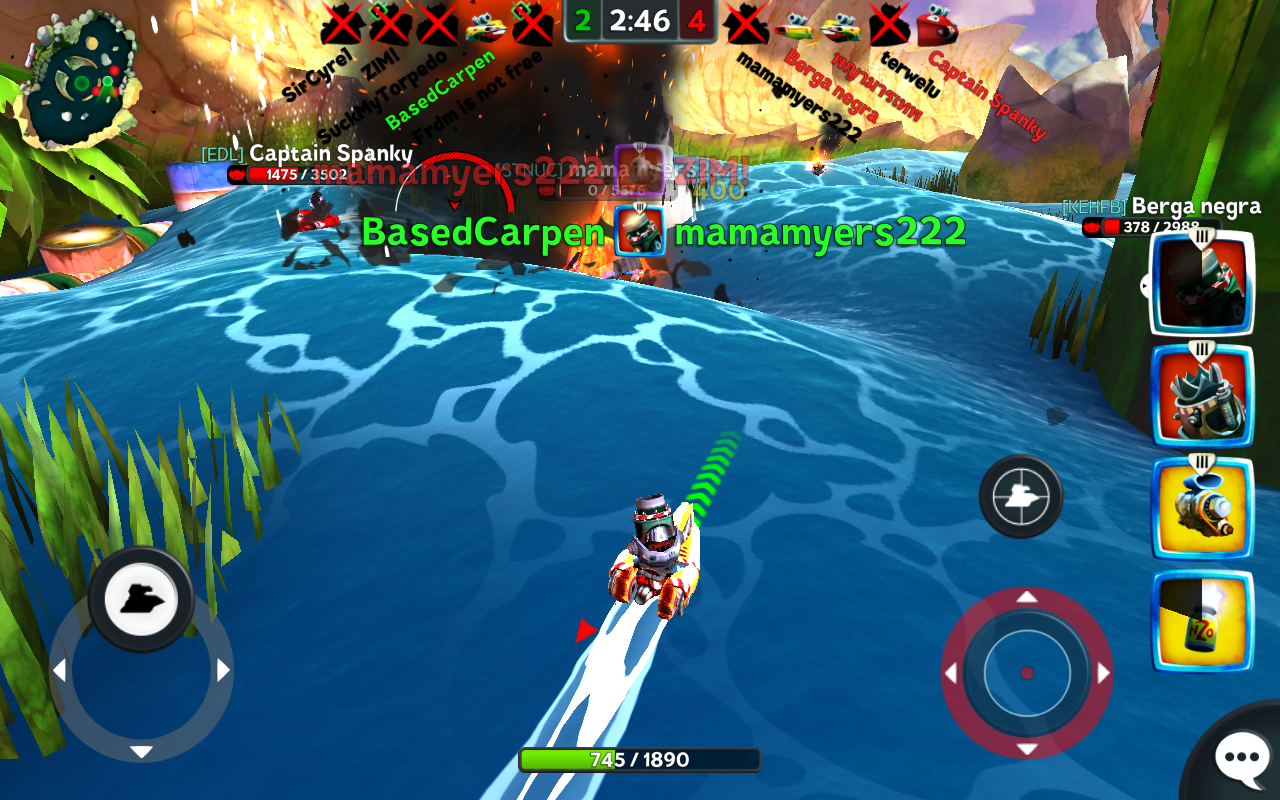The width and height of the screenshot is (1280, 800).
Task: Tap the steering pad's down arrow
Action: pos(141,752)
